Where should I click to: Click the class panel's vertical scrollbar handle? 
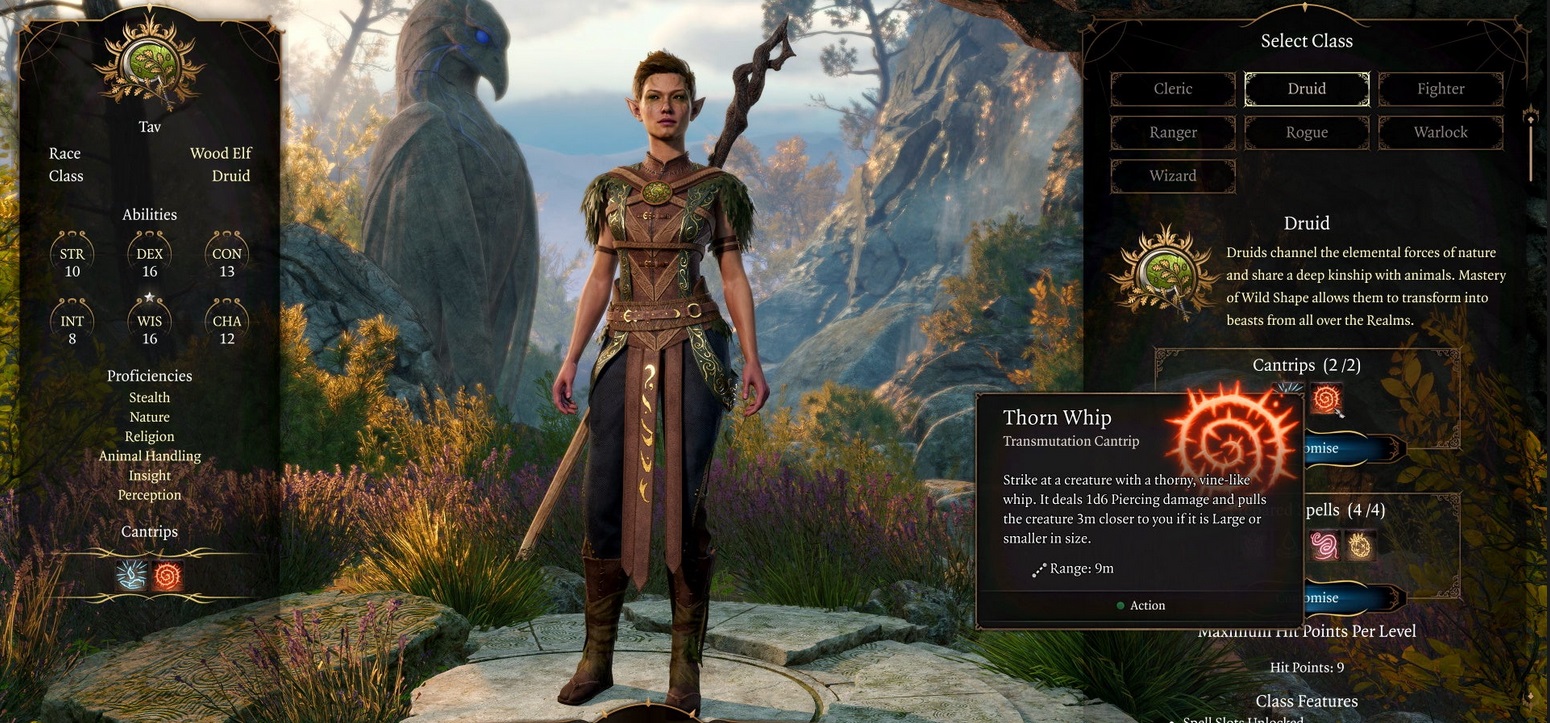1530,119
